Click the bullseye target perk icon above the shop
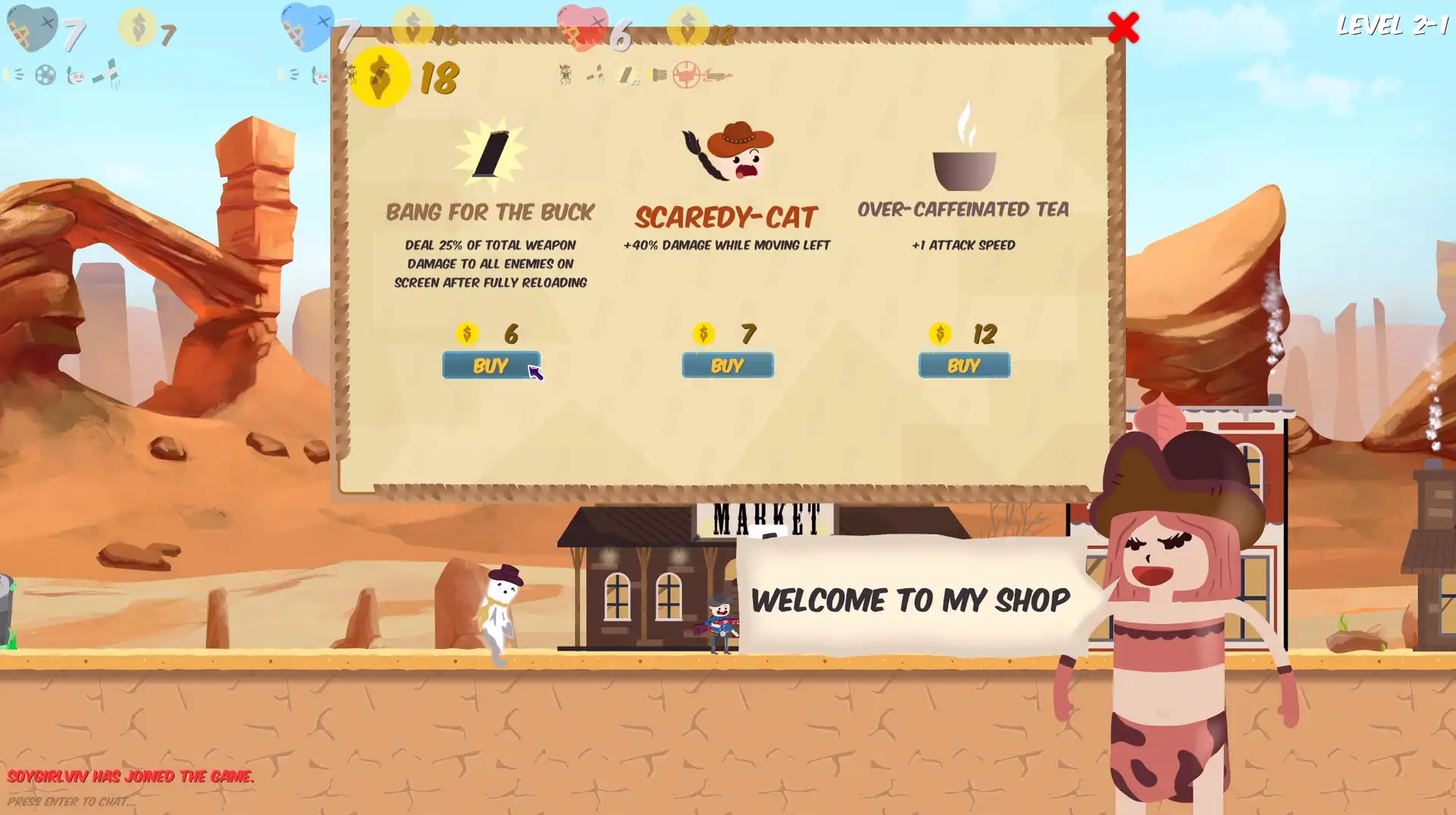The image size is (1456, 815). tap(687, 76)
